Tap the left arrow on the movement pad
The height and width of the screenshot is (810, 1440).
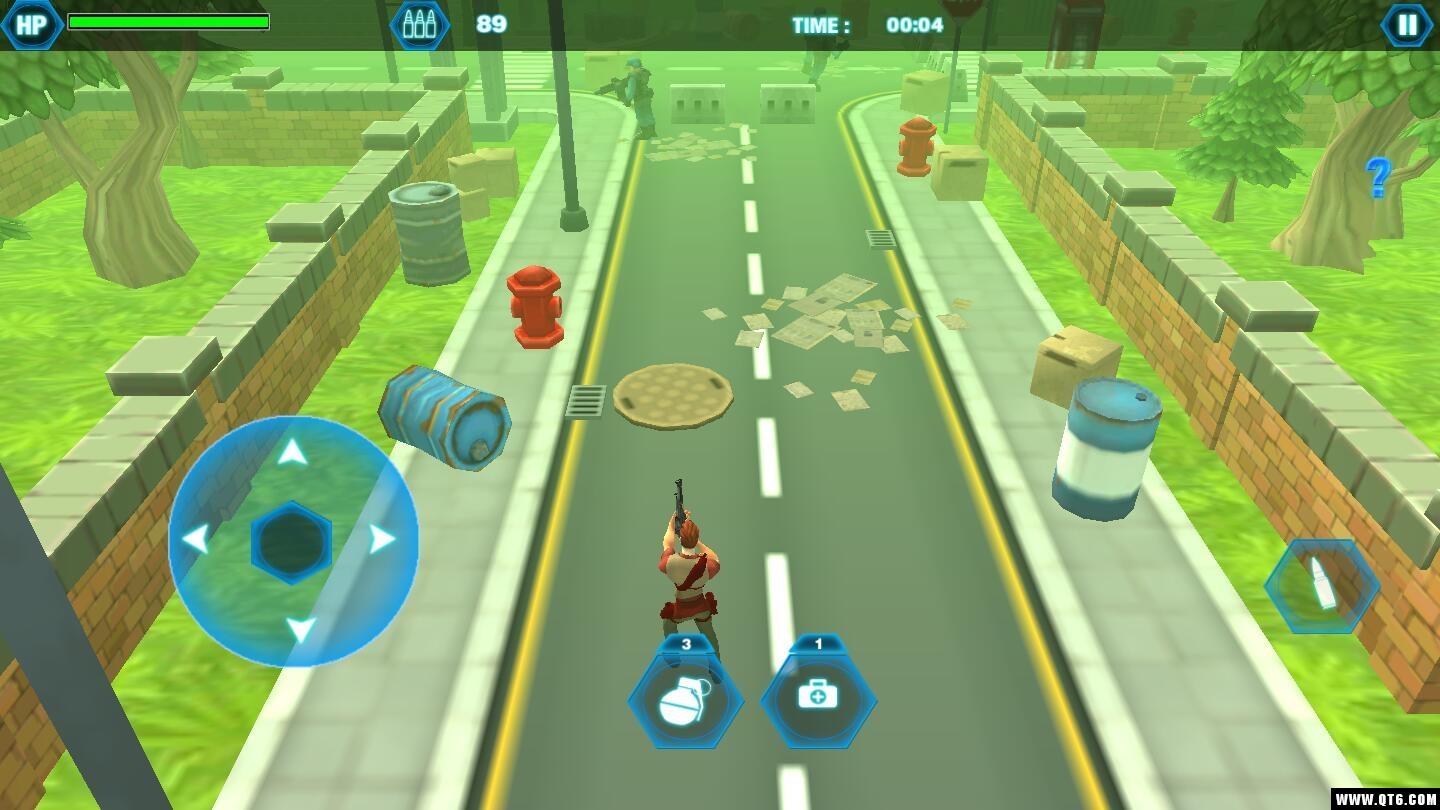tap(195, 540)
